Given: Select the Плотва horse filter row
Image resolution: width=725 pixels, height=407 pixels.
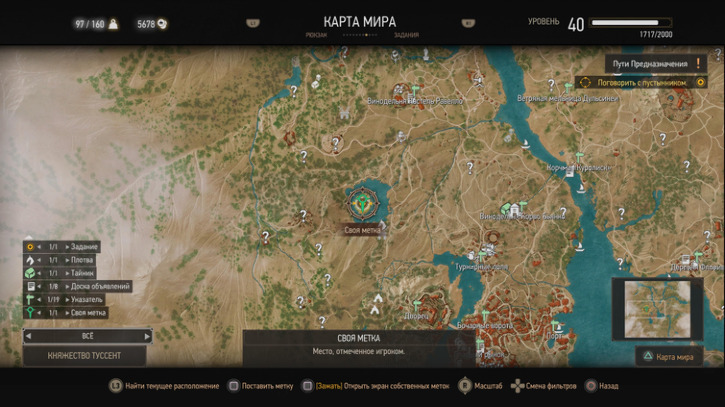Looking at the screenshot, I should (x=70, y=260).
